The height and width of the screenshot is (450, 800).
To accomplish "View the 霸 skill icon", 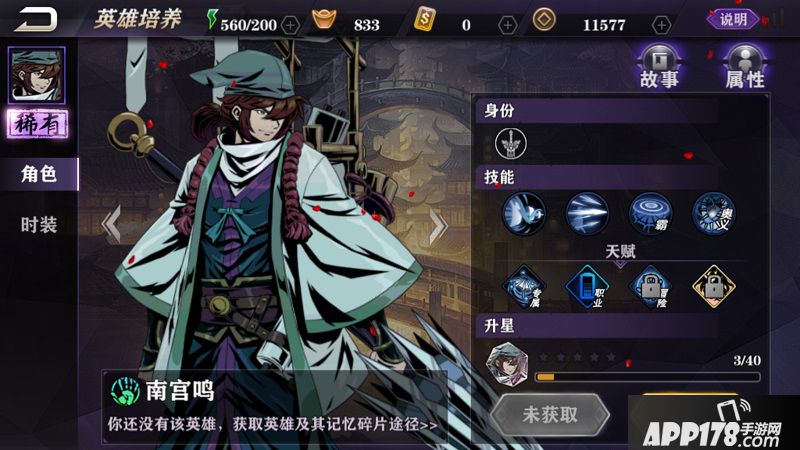I will 650,212.
